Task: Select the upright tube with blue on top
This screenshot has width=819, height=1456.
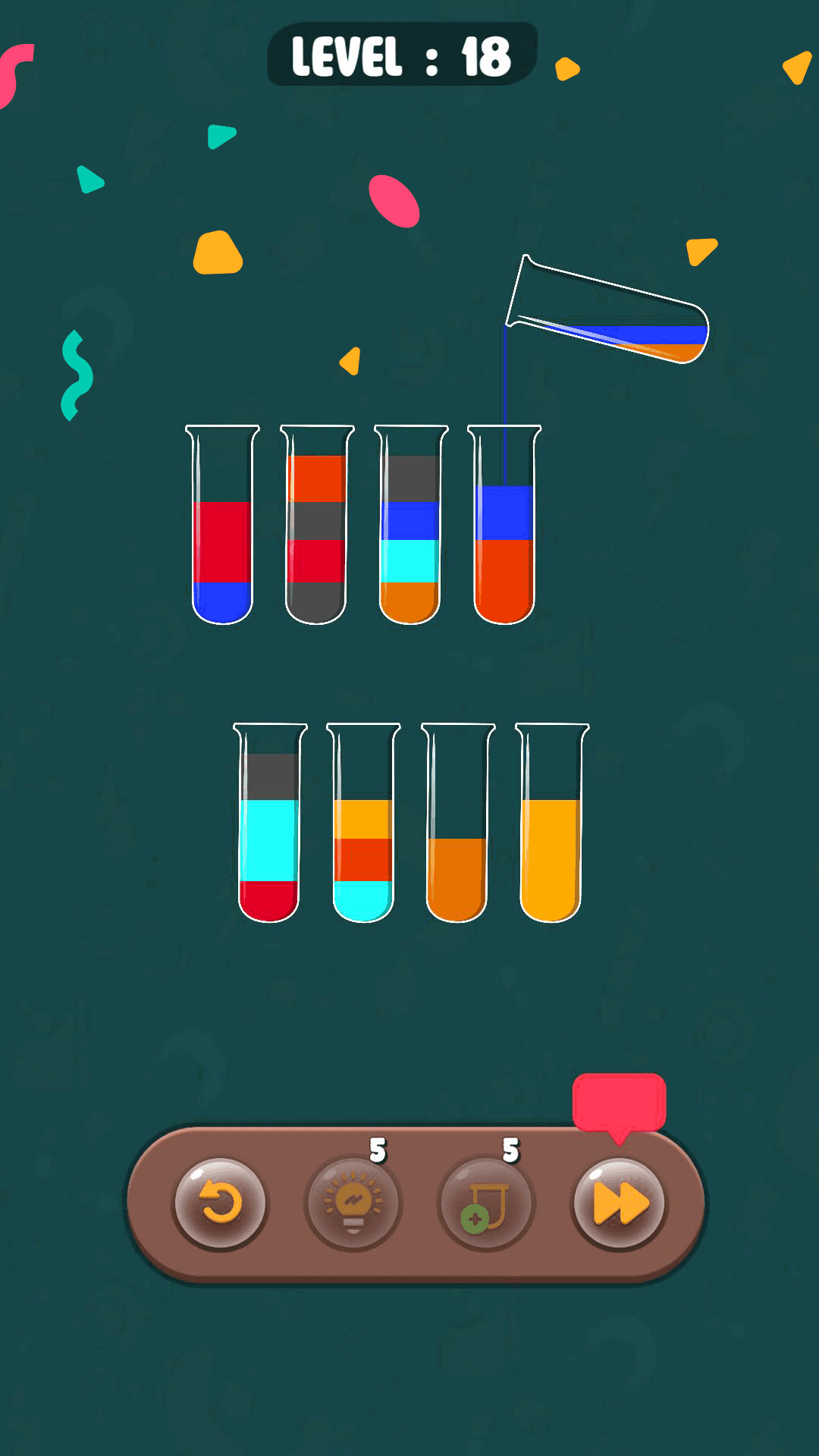Action: coord(504,525)
